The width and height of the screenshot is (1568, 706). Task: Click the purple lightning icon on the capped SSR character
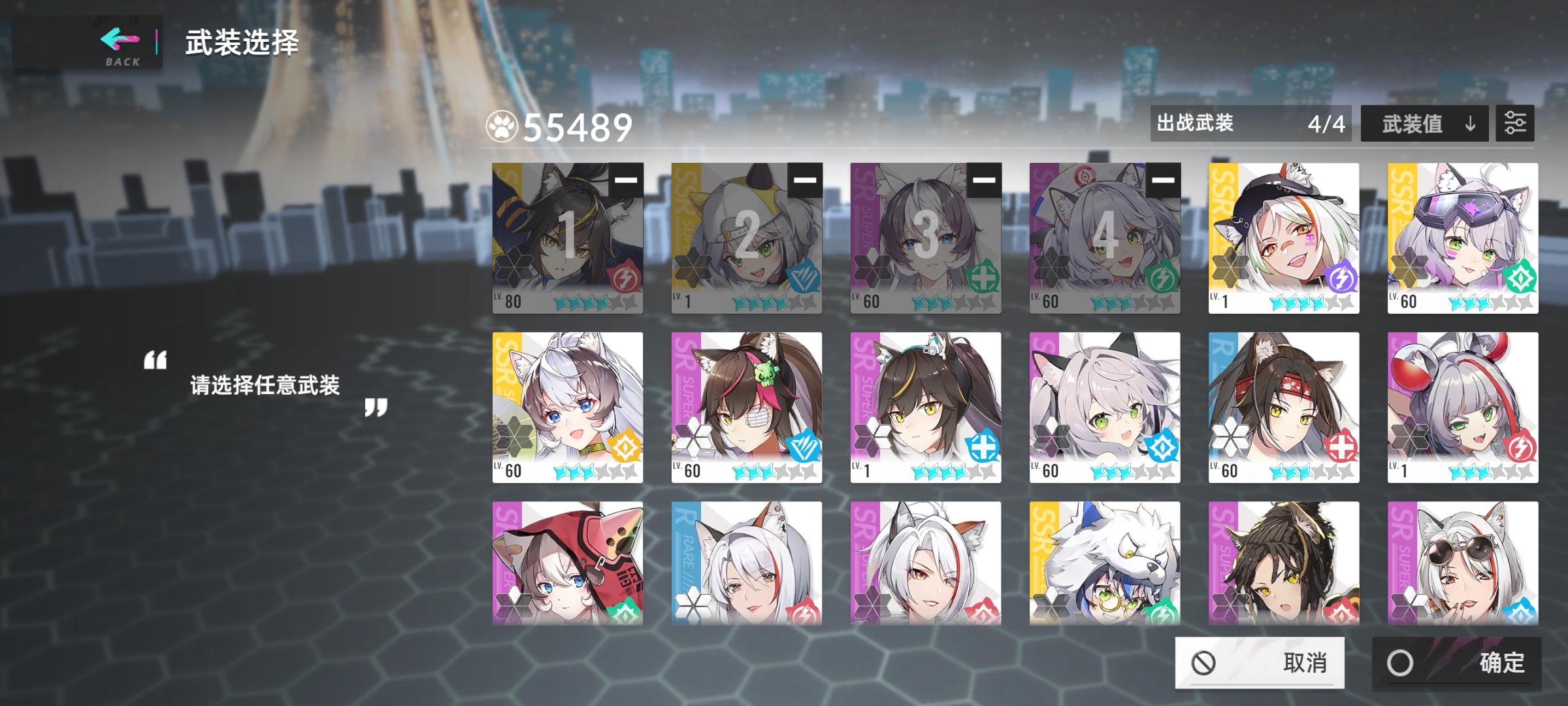click(1341, 280)
